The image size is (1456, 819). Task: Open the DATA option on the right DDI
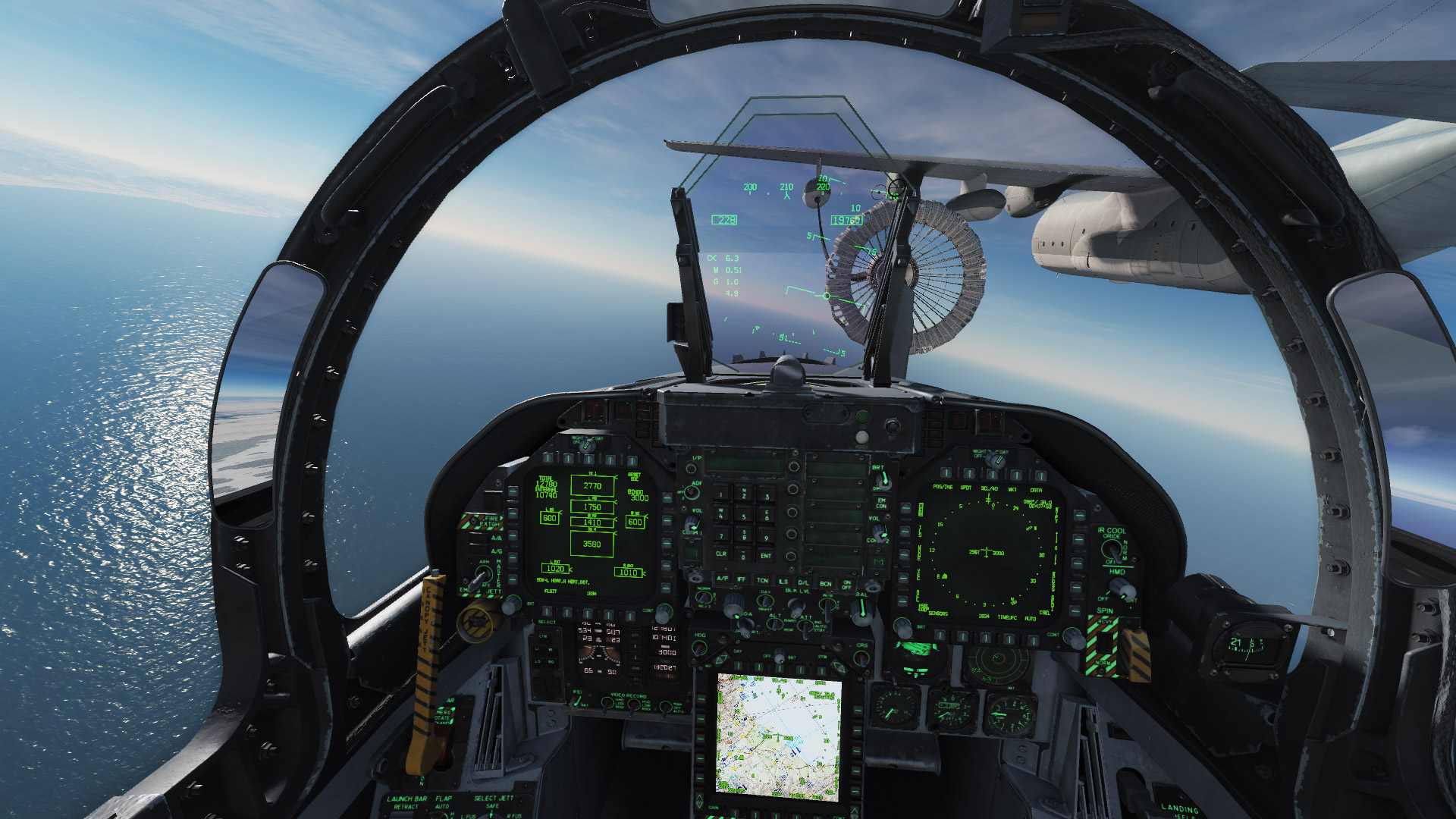point(1042,475)
